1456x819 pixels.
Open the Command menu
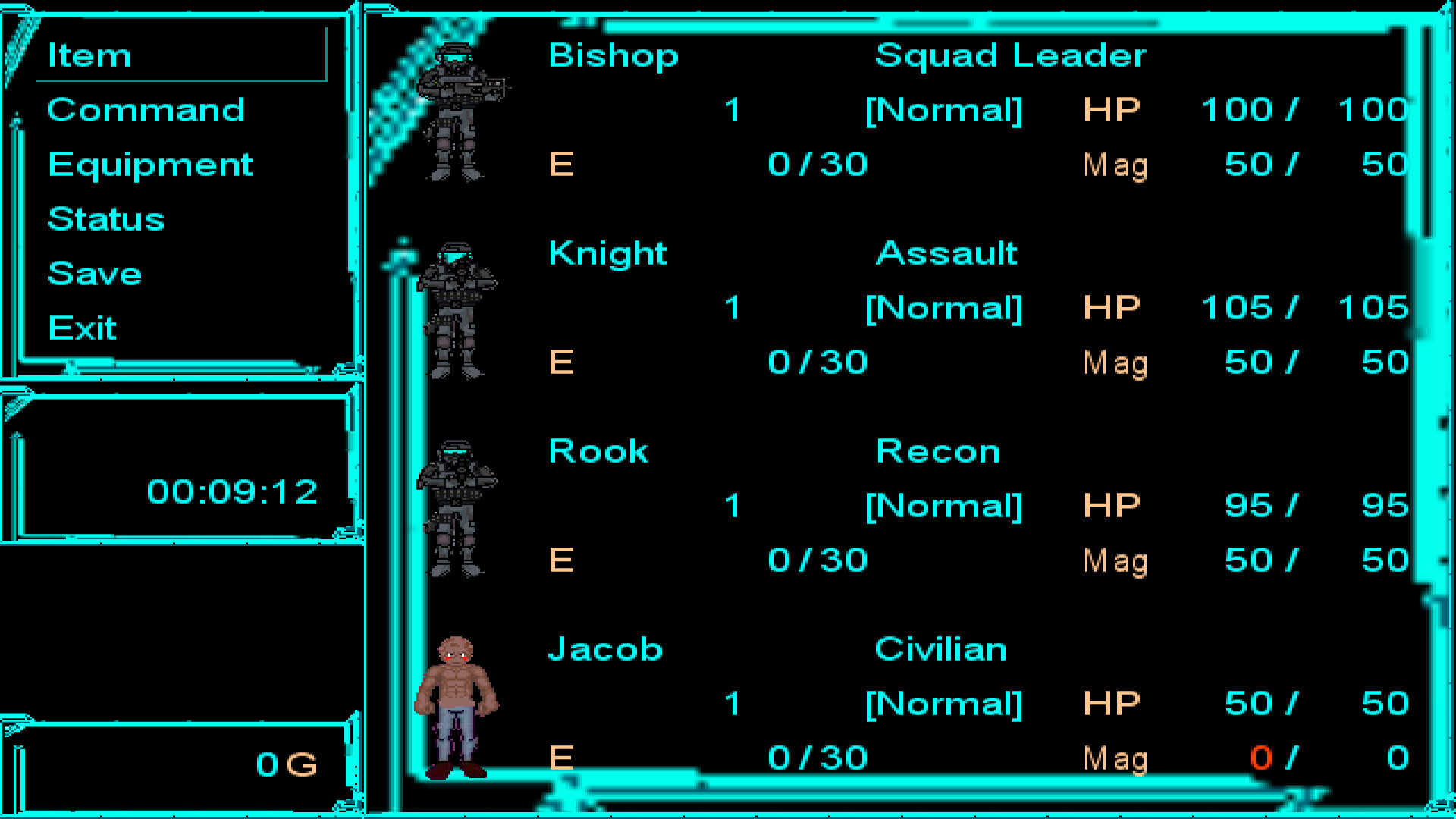coord(146,110)
